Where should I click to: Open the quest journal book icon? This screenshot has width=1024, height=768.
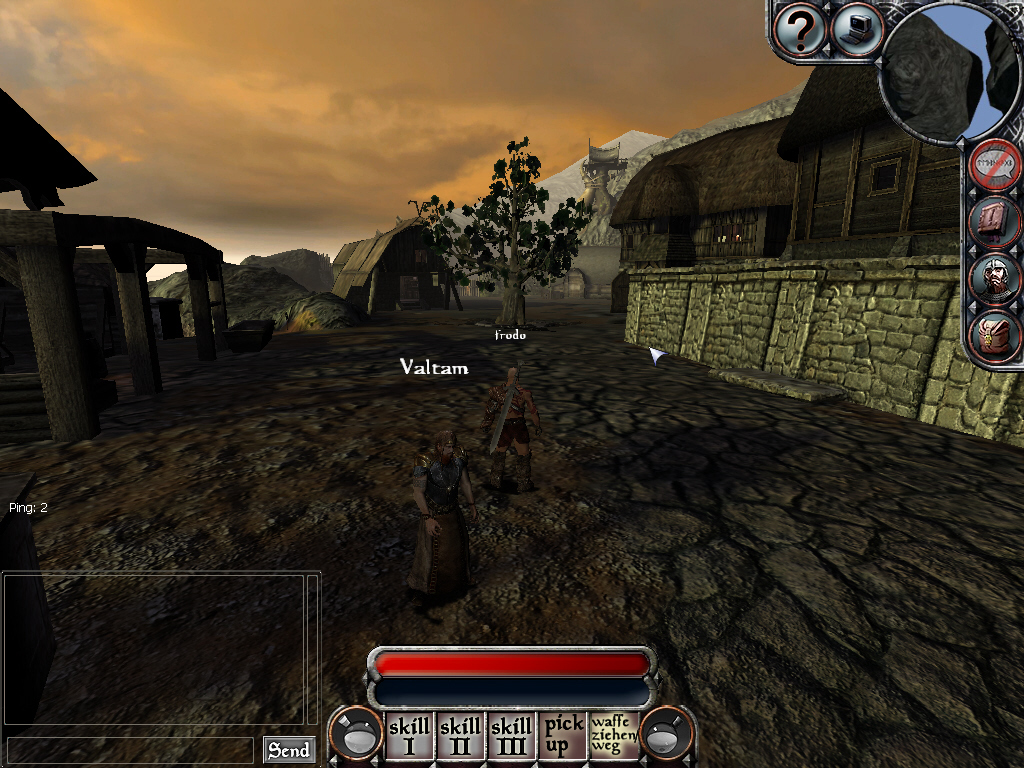tap(996, 221)
